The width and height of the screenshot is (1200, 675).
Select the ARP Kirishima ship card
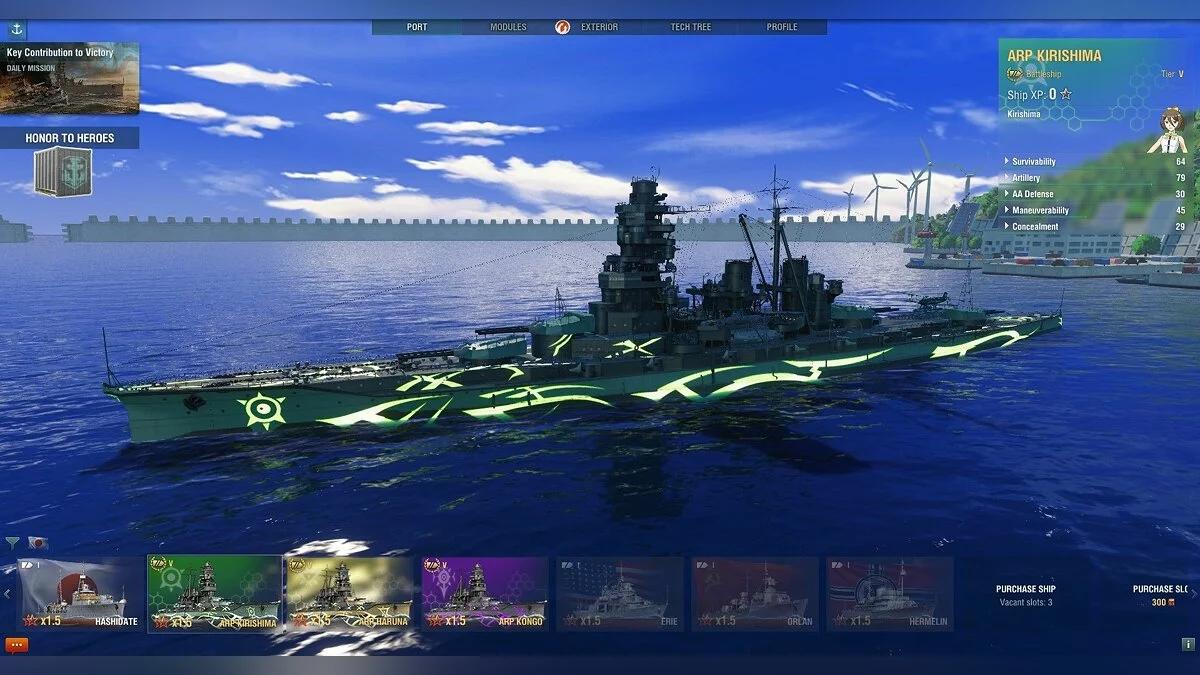pyautogui.click(x=215, y=594)
